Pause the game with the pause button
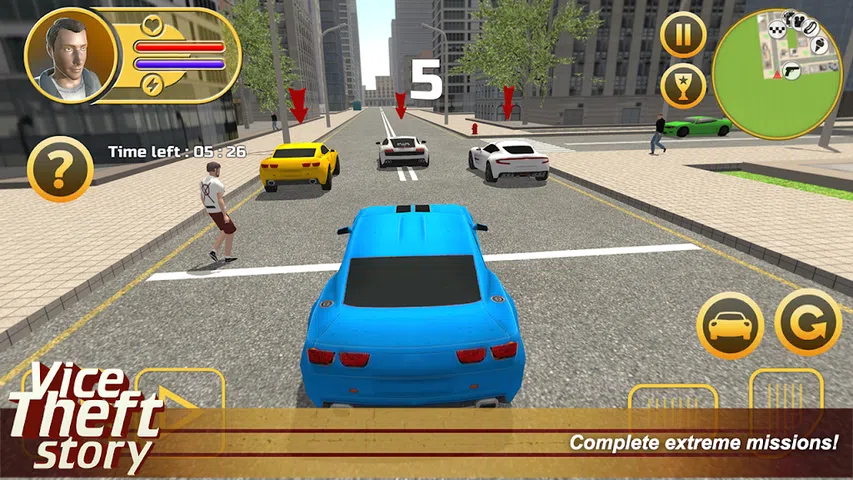The image size is (853, 480). tap(683, 36)
